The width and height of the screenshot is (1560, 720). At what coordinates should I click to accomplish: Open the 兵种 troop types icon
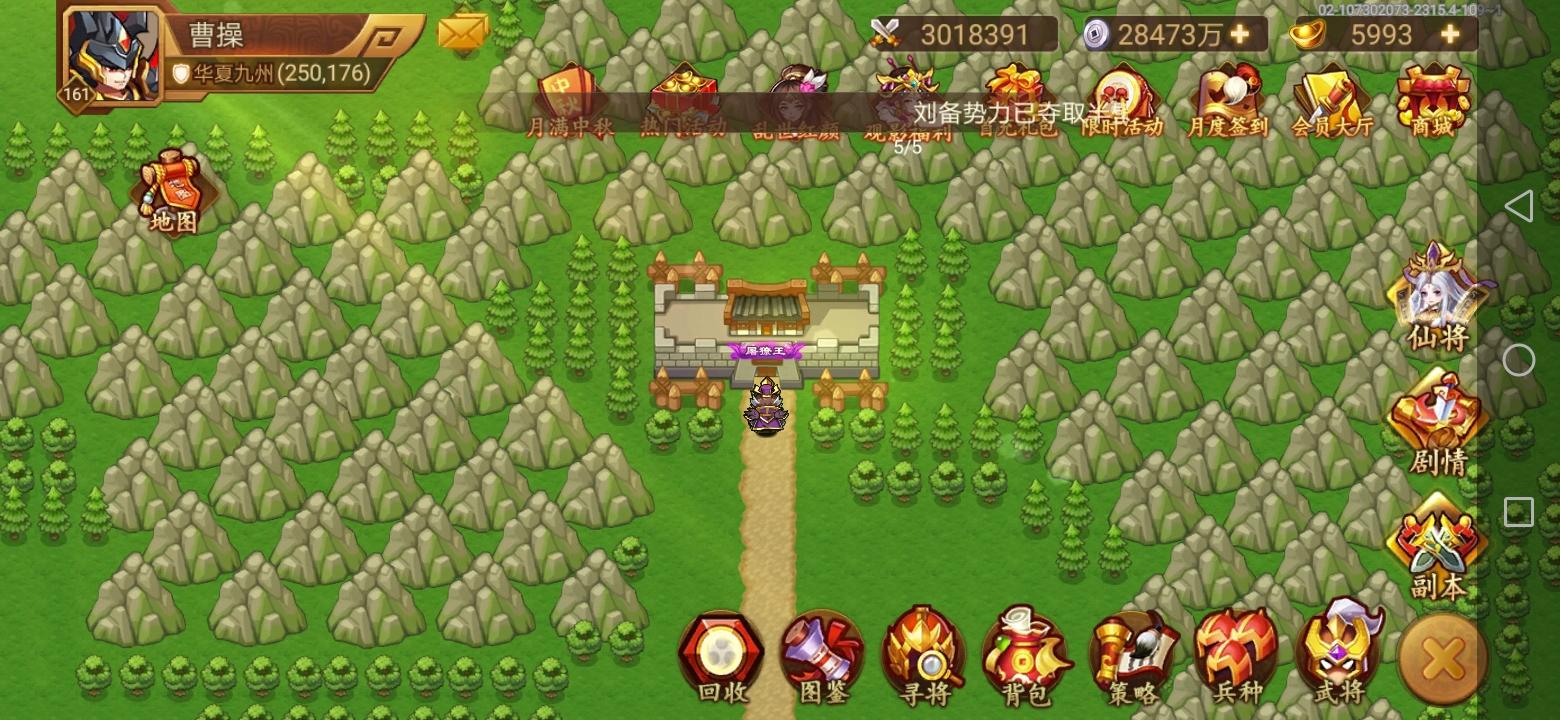click(x=1235, y=655)
